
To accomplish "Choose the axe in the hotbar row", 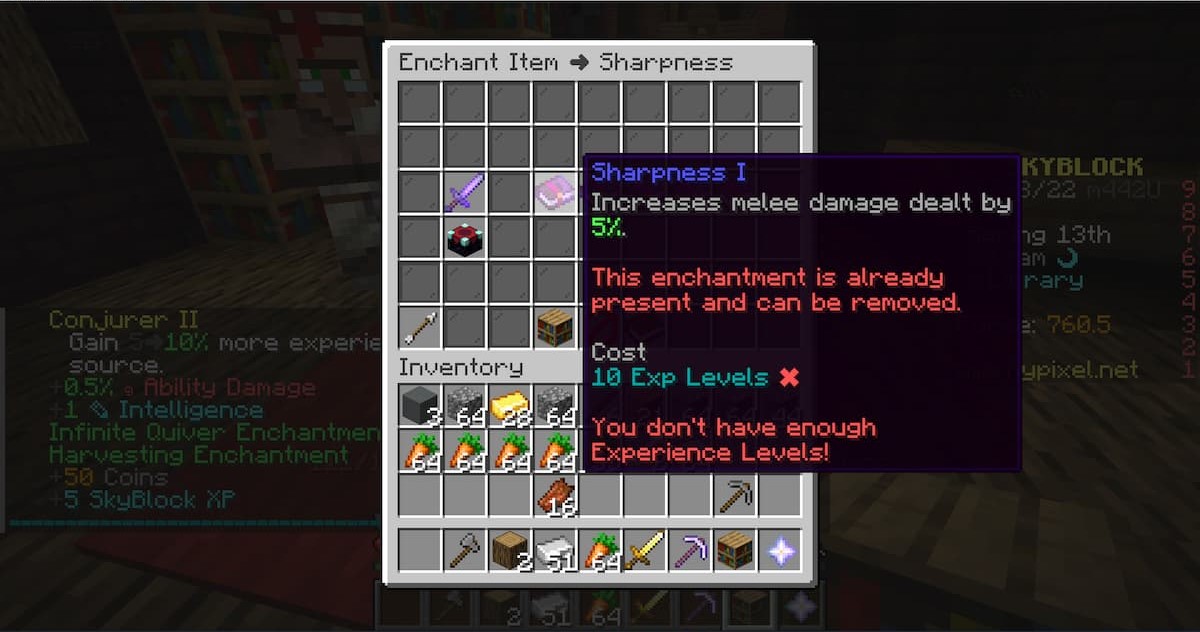I will 465,550.
